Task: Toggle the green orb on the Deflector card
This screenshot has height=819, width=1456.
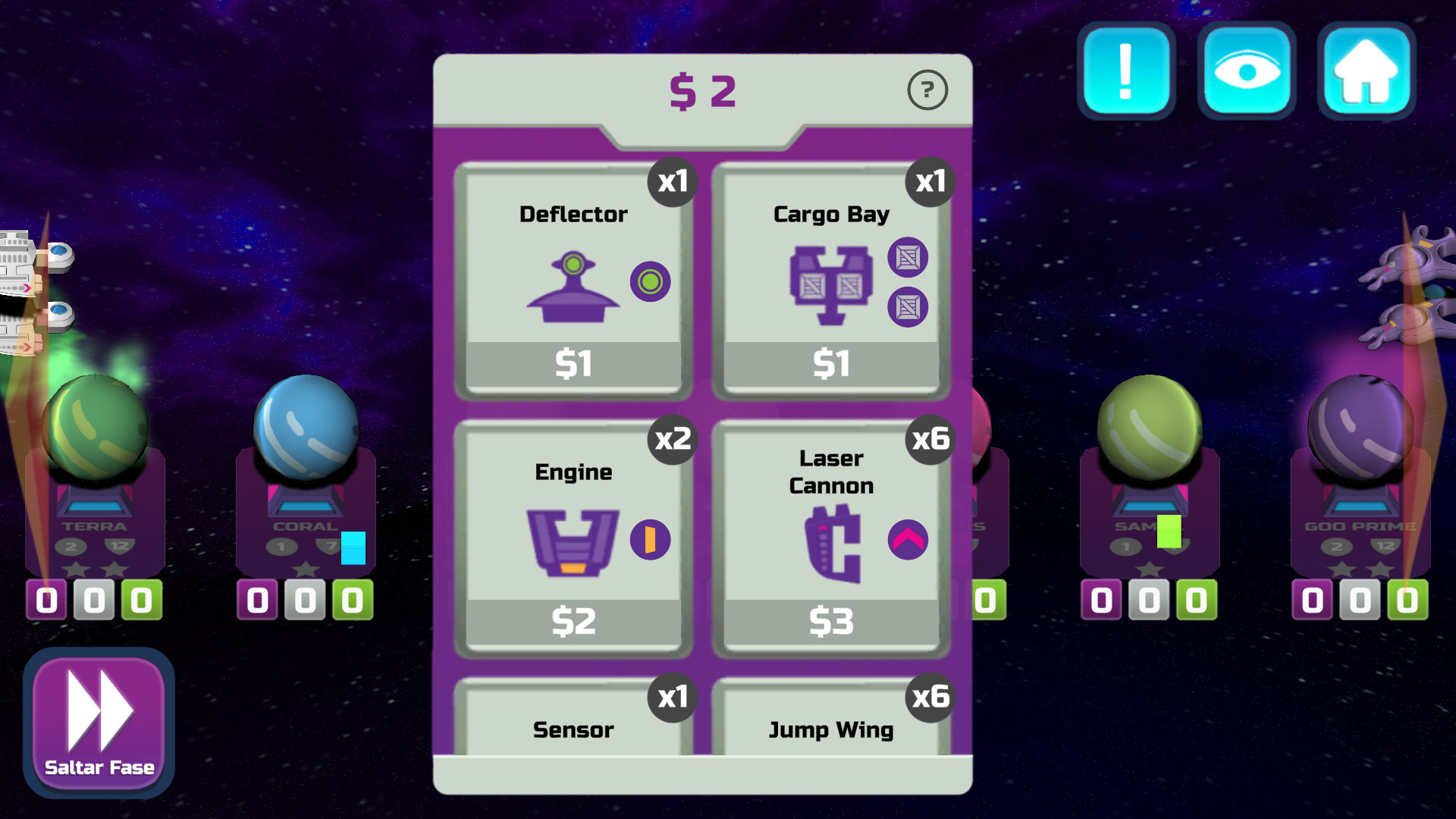Action: click(x=648, y=281)
